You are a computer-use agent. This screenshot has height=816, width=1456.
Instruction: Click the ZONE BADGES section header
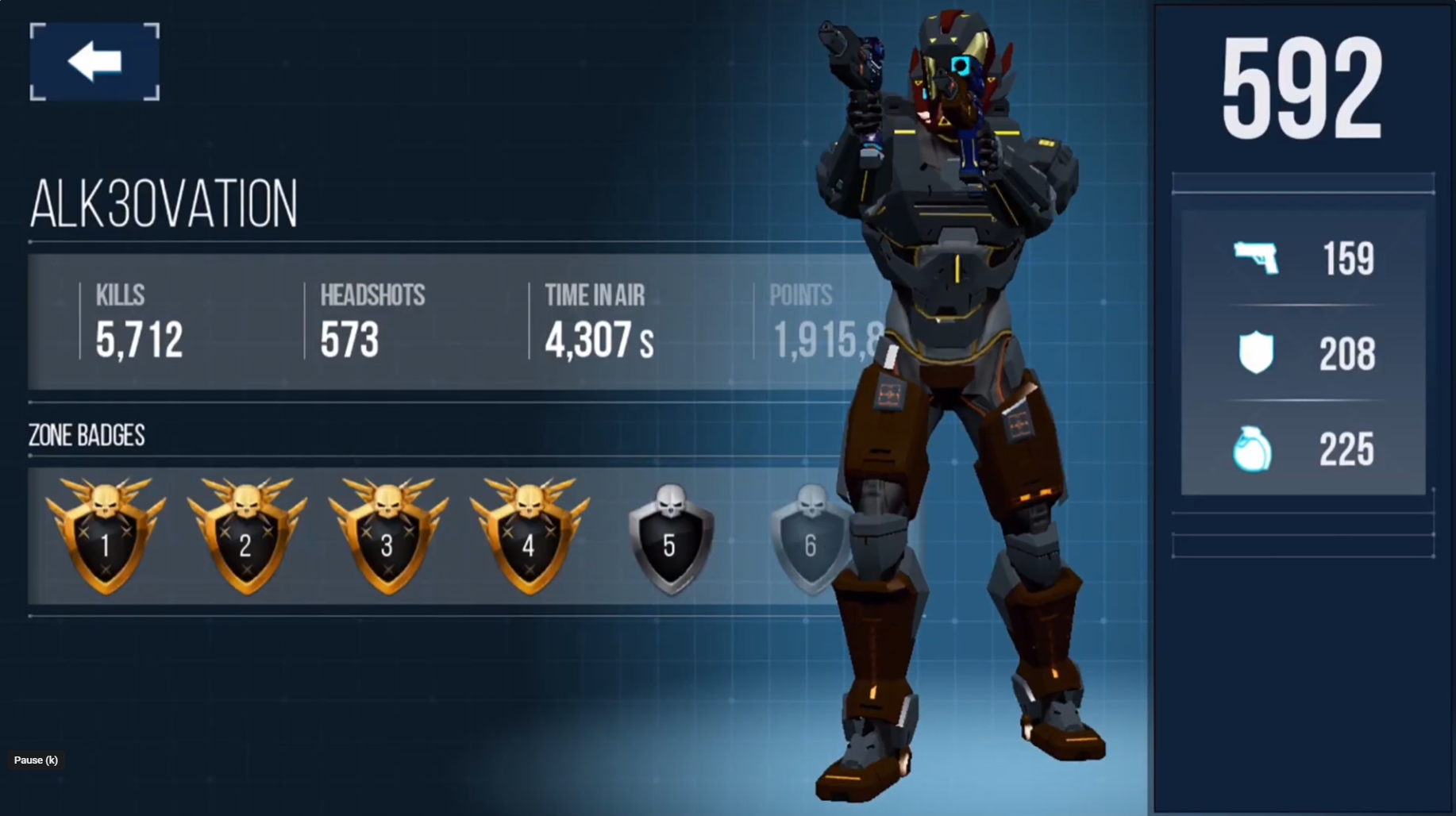pyautogui.click(x=86, y=436)
